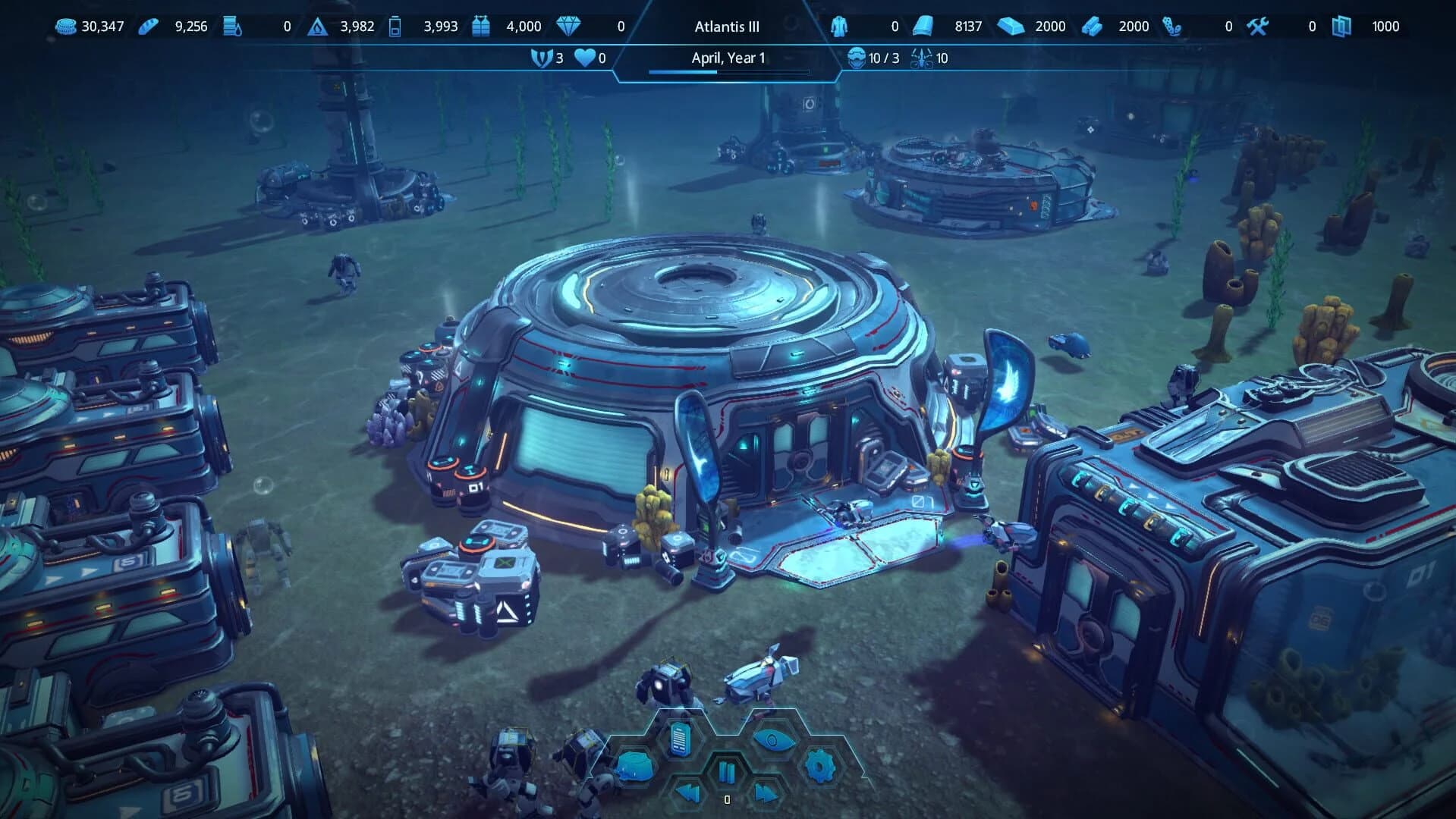Pause the game simulation

pos(727,770)
